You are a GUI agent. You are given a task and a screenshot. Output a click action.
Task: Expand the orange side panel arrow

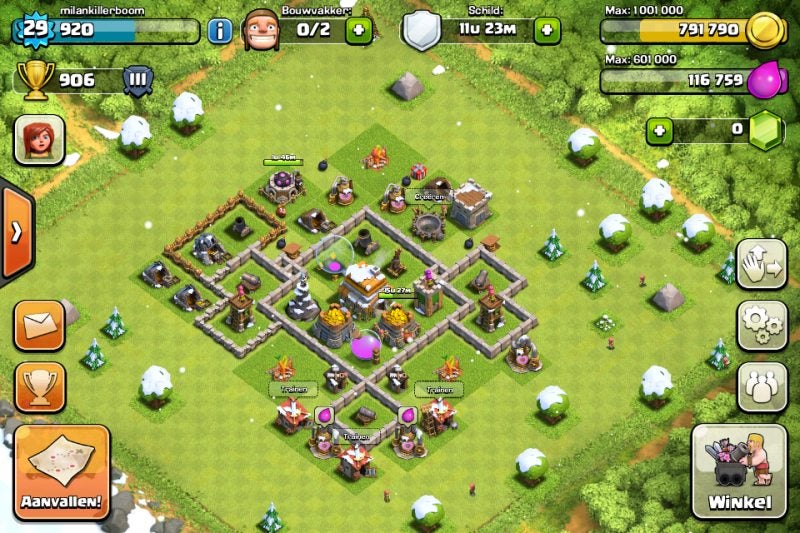tap(16, 232)
